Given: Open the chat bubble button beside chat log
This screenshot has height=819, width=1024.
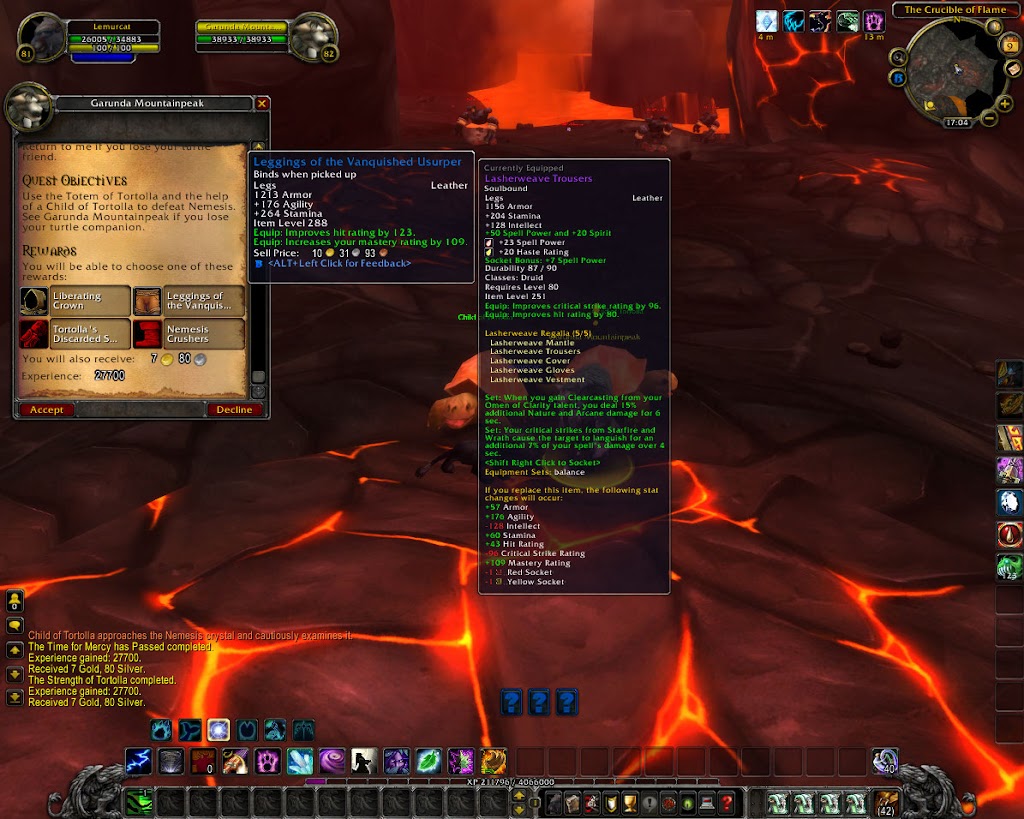Looking at the screenshot, I should 15,625.
